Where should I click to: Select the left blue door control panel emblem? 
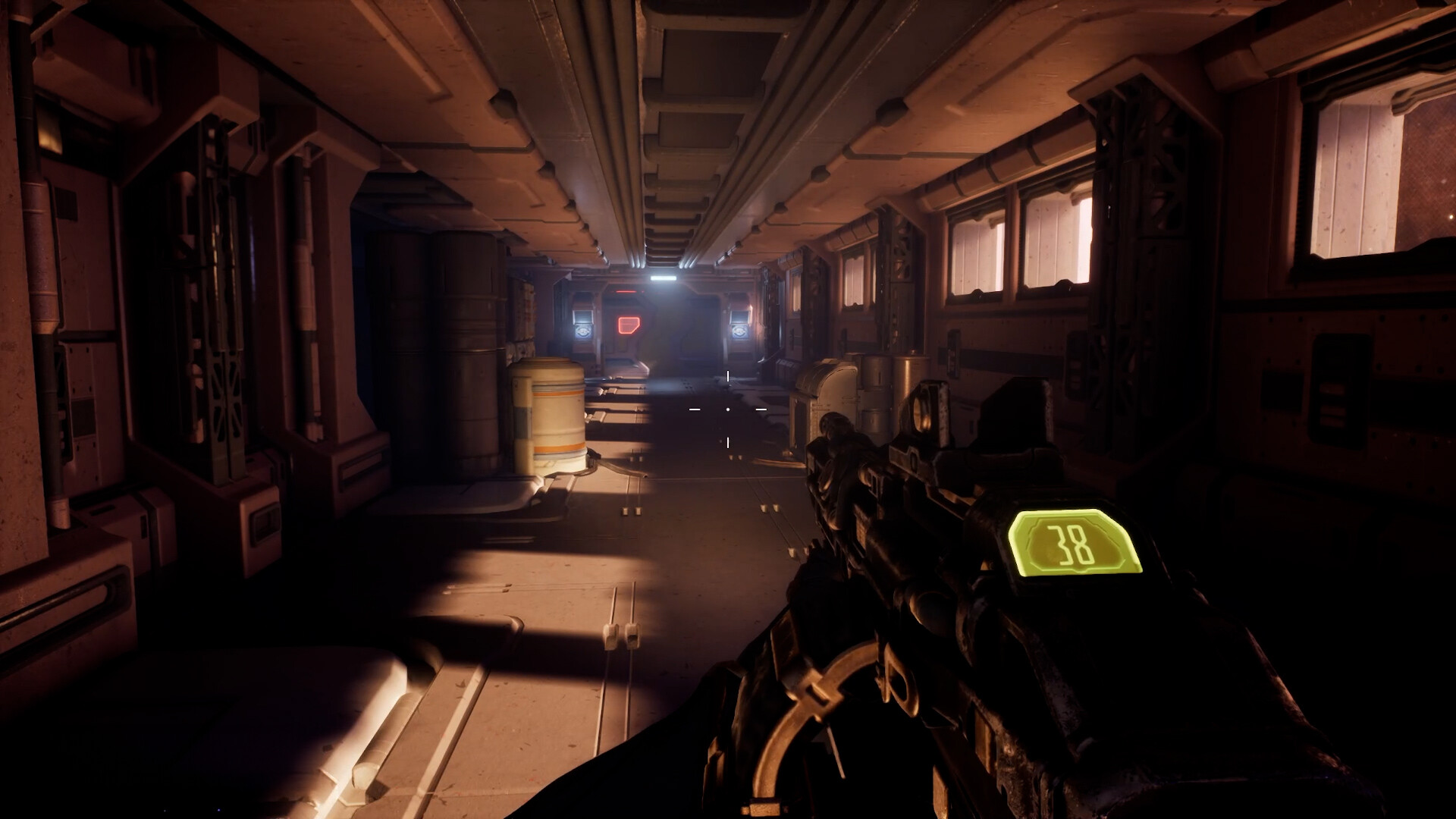click(583, 331)
